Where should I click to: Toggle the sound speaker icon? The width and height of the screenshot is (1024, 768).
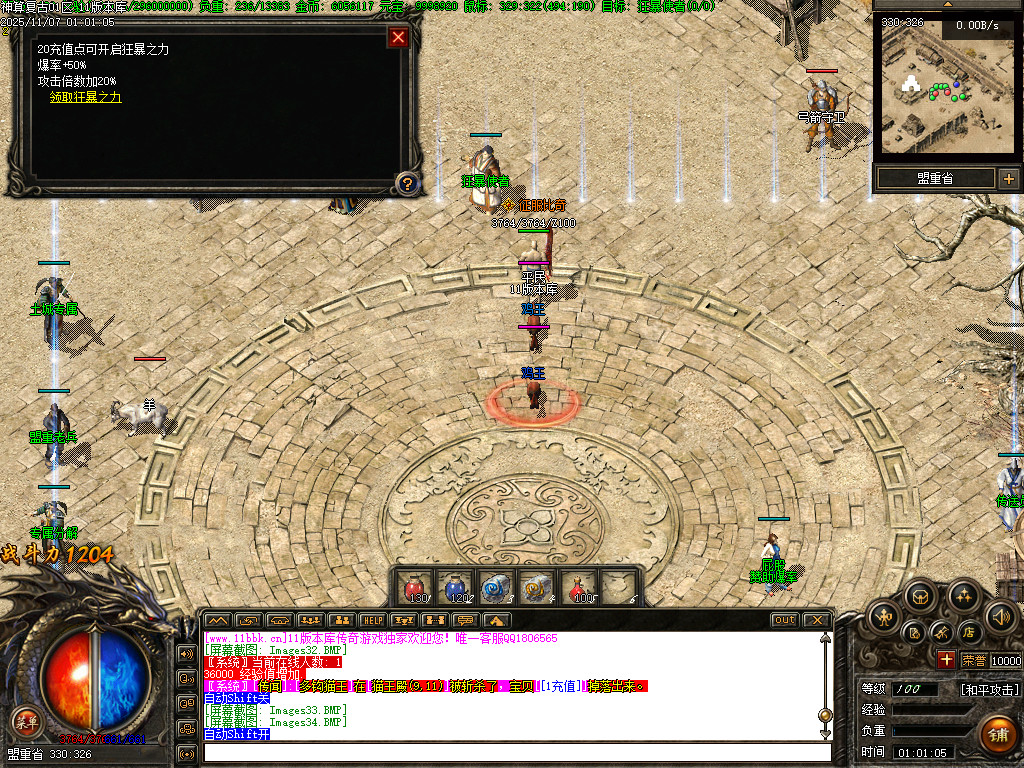tap(1000, 616)
